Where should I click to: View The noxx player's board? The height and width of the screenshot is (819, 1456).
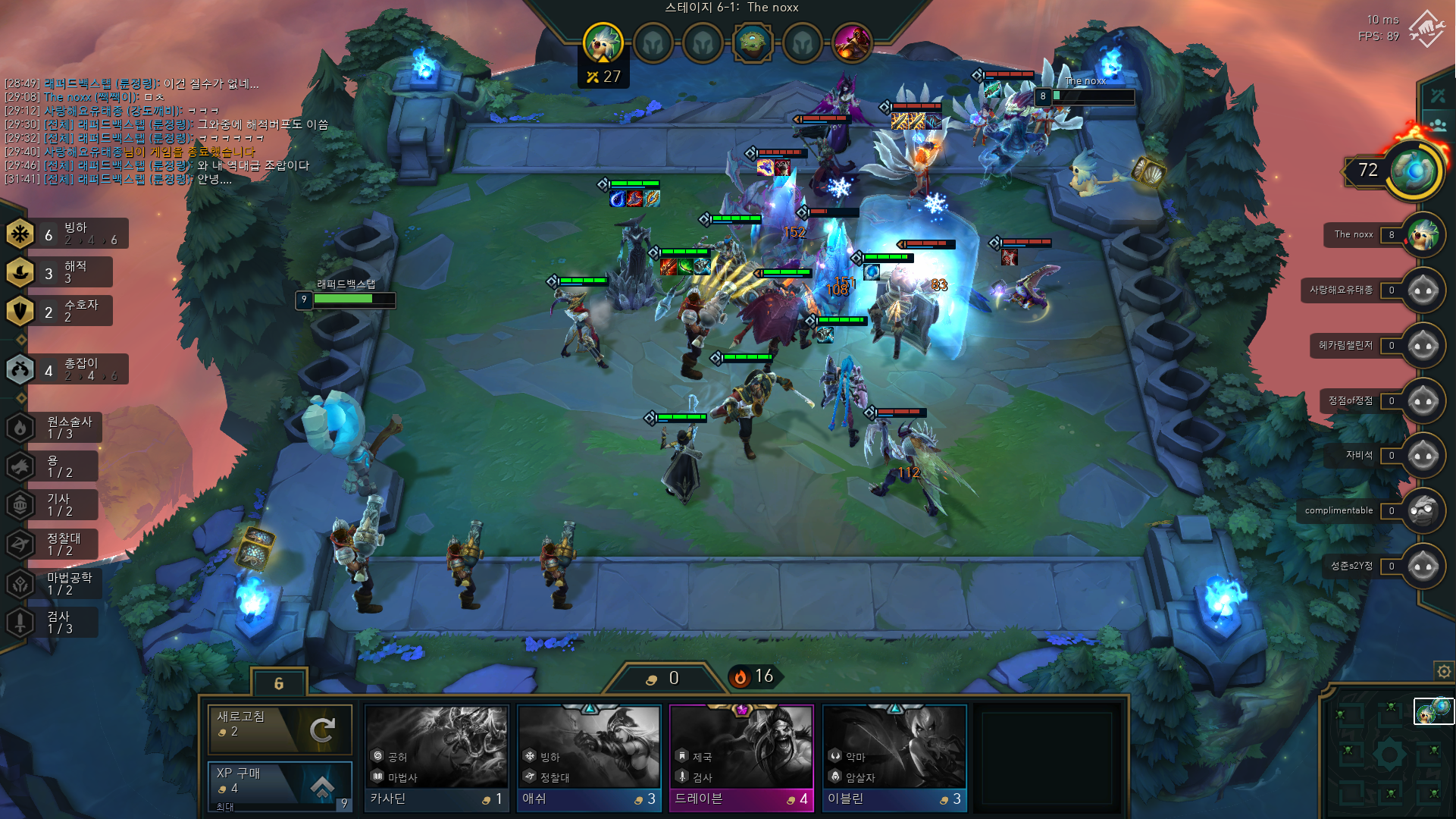click(1422, 235)
